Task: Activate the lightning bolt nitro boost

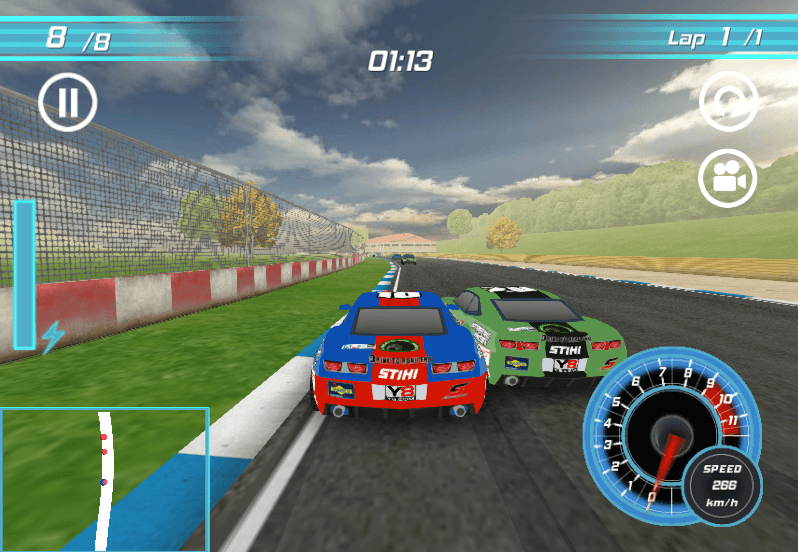Action: (x=50, y=336)
